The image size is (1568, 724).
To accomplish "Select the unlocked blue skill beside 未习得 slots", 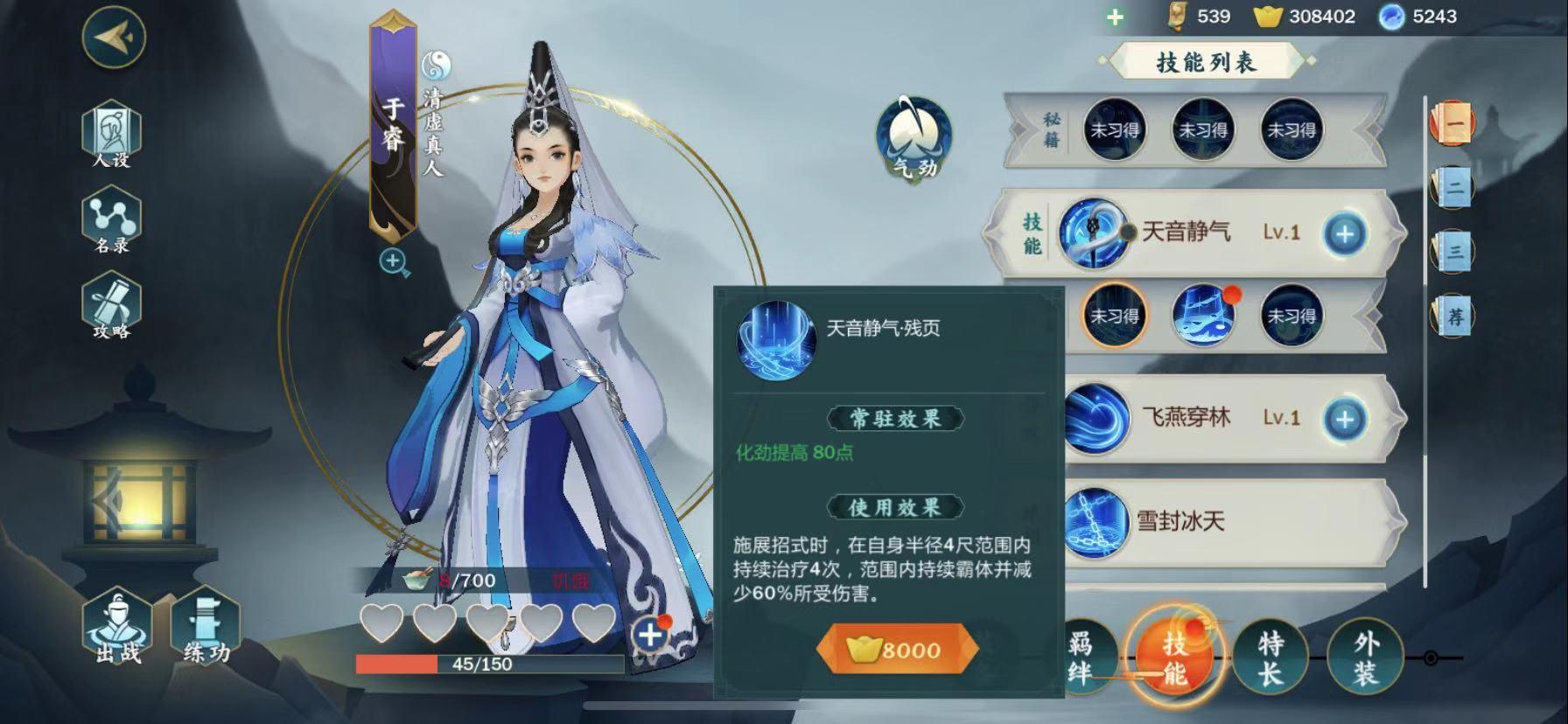I will pos(1204,317).
